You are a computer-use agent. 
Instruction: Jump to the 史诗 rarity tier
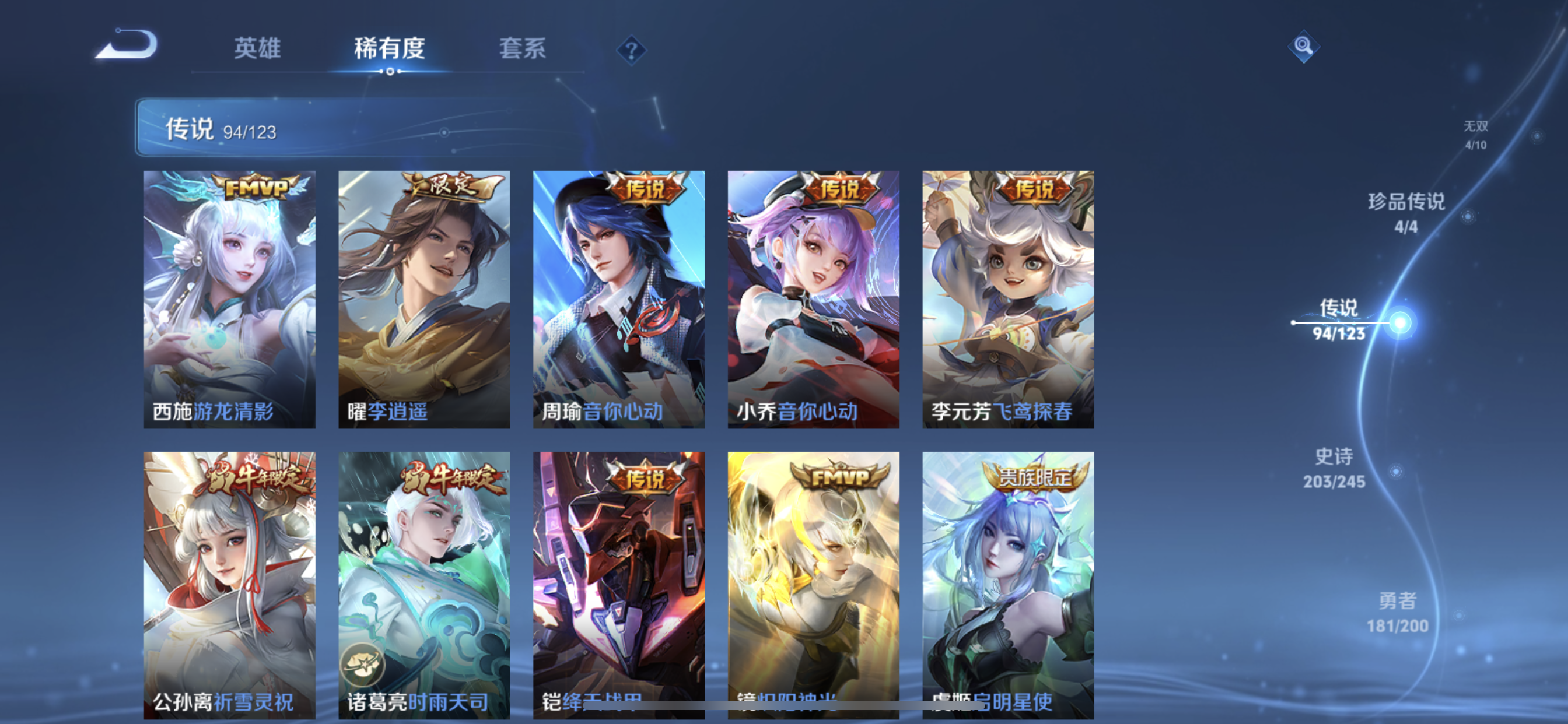pos(1334,468)
